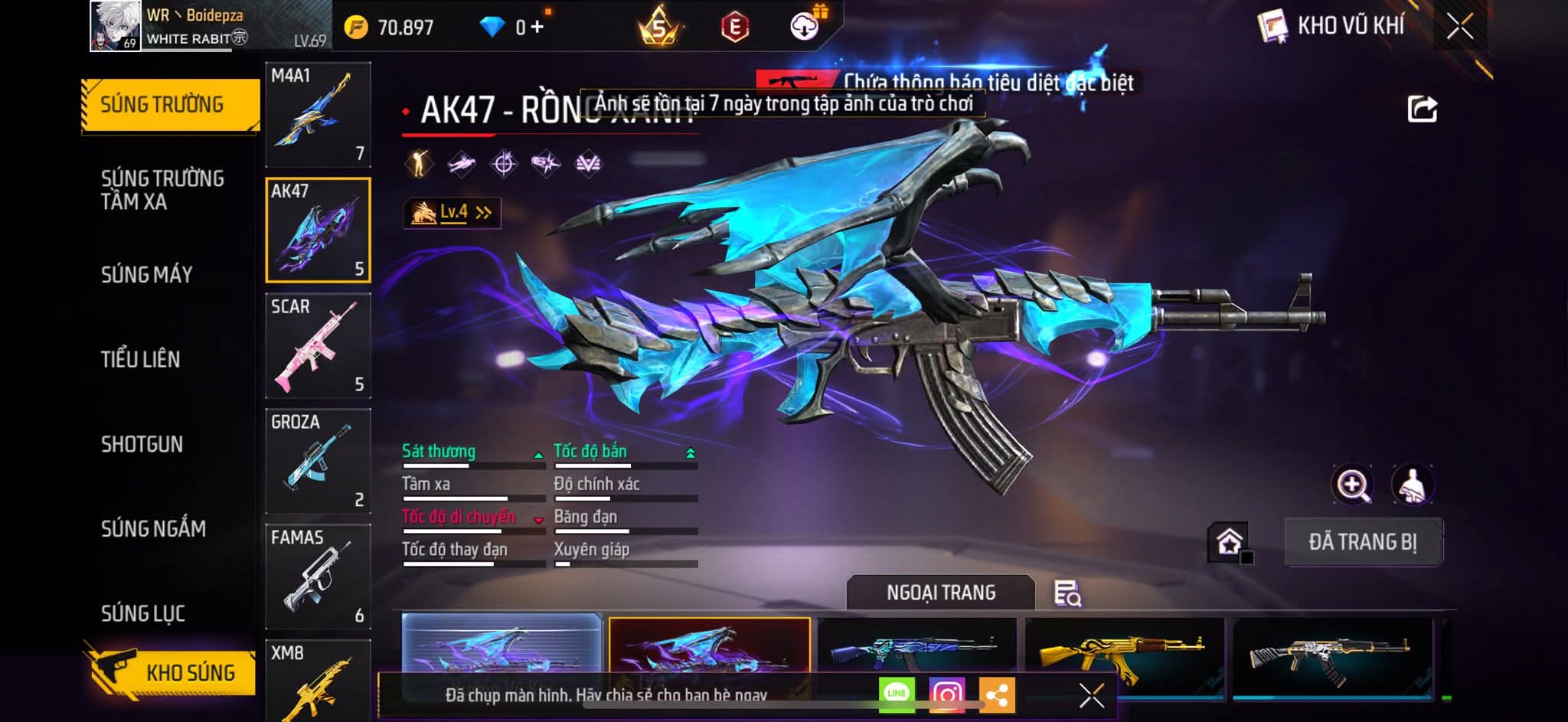Choose the Súng Ngắm category
Viewport: 1568px width, 722px height.
pyautogui.click(x=153, y=528)
